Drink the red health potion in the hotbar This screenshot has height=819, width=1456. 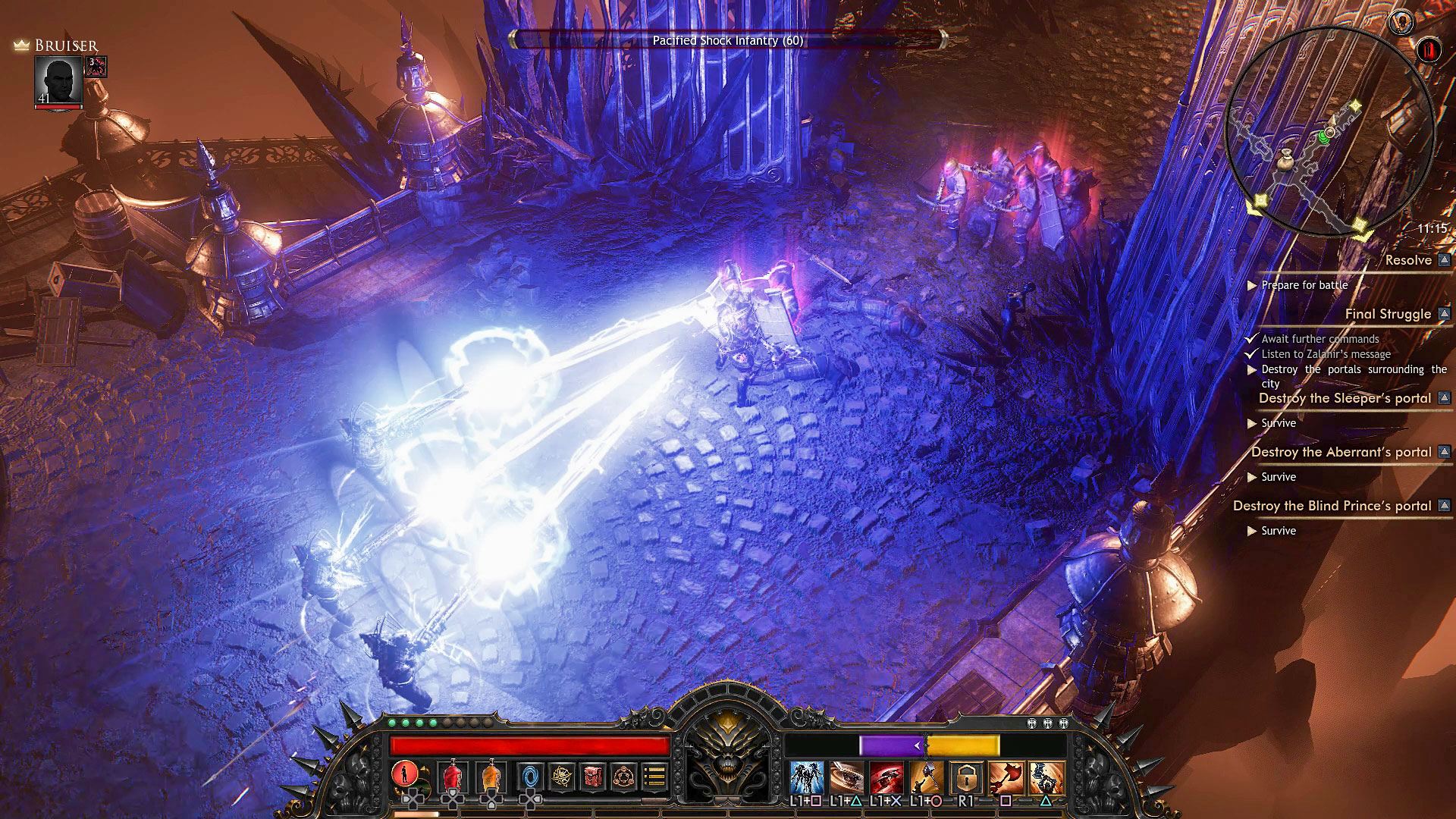click(454, 777)
